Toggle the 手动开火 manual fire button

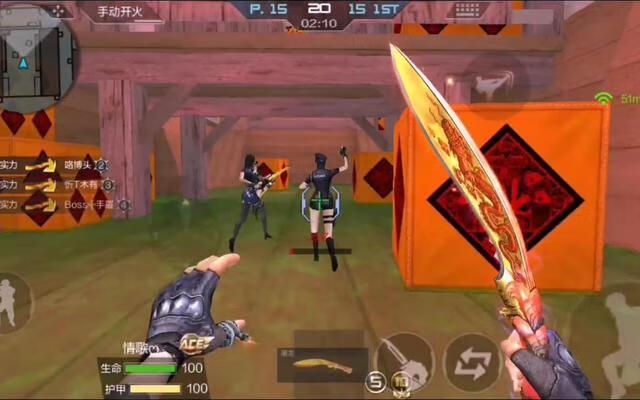(x=116, y=12)
